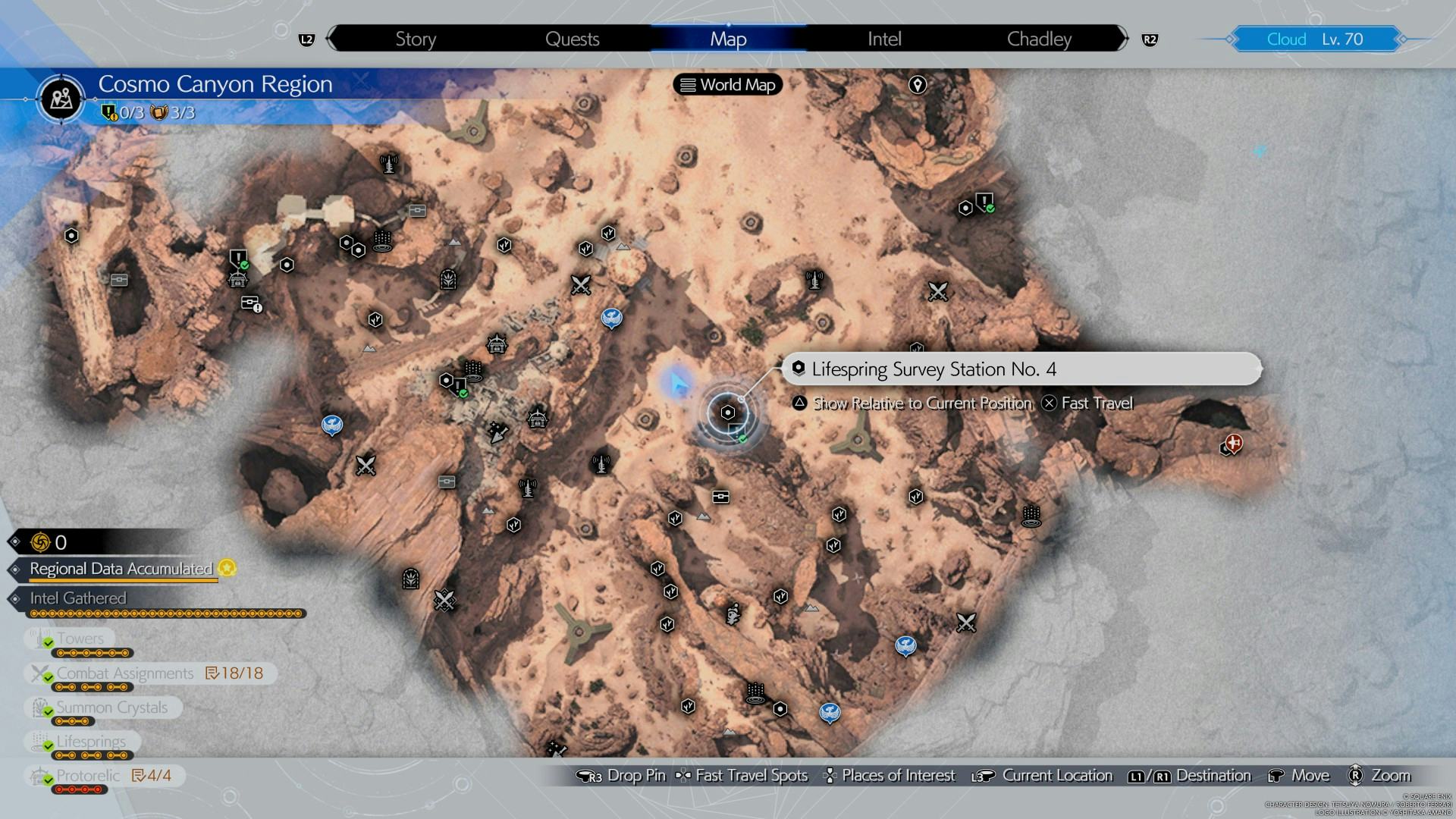Click the Cosmo Canyon Region emblem icon

point(61,99)
